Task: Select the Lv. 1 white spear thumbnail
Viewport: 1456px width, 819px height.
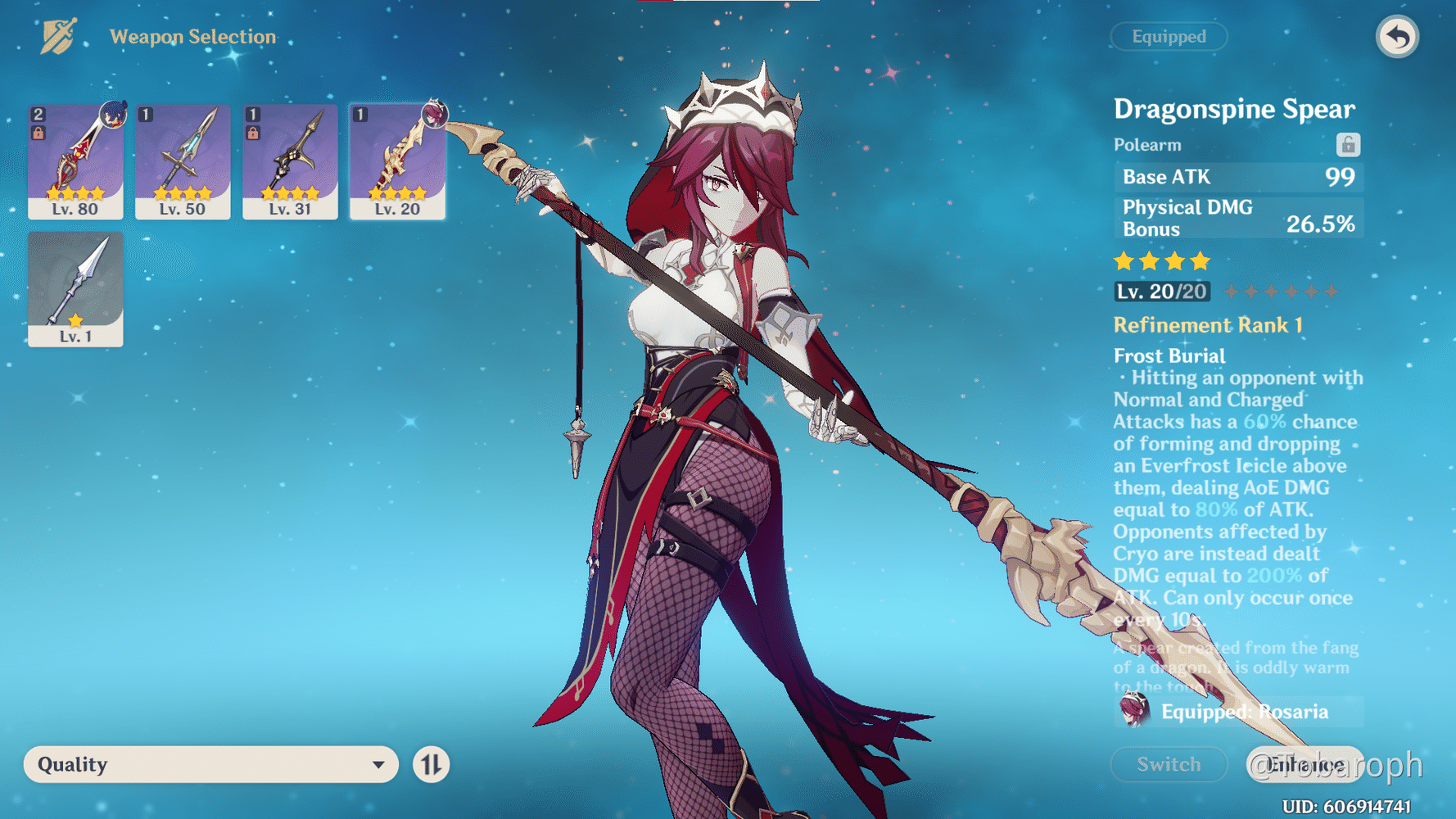Action: point(75,288)
